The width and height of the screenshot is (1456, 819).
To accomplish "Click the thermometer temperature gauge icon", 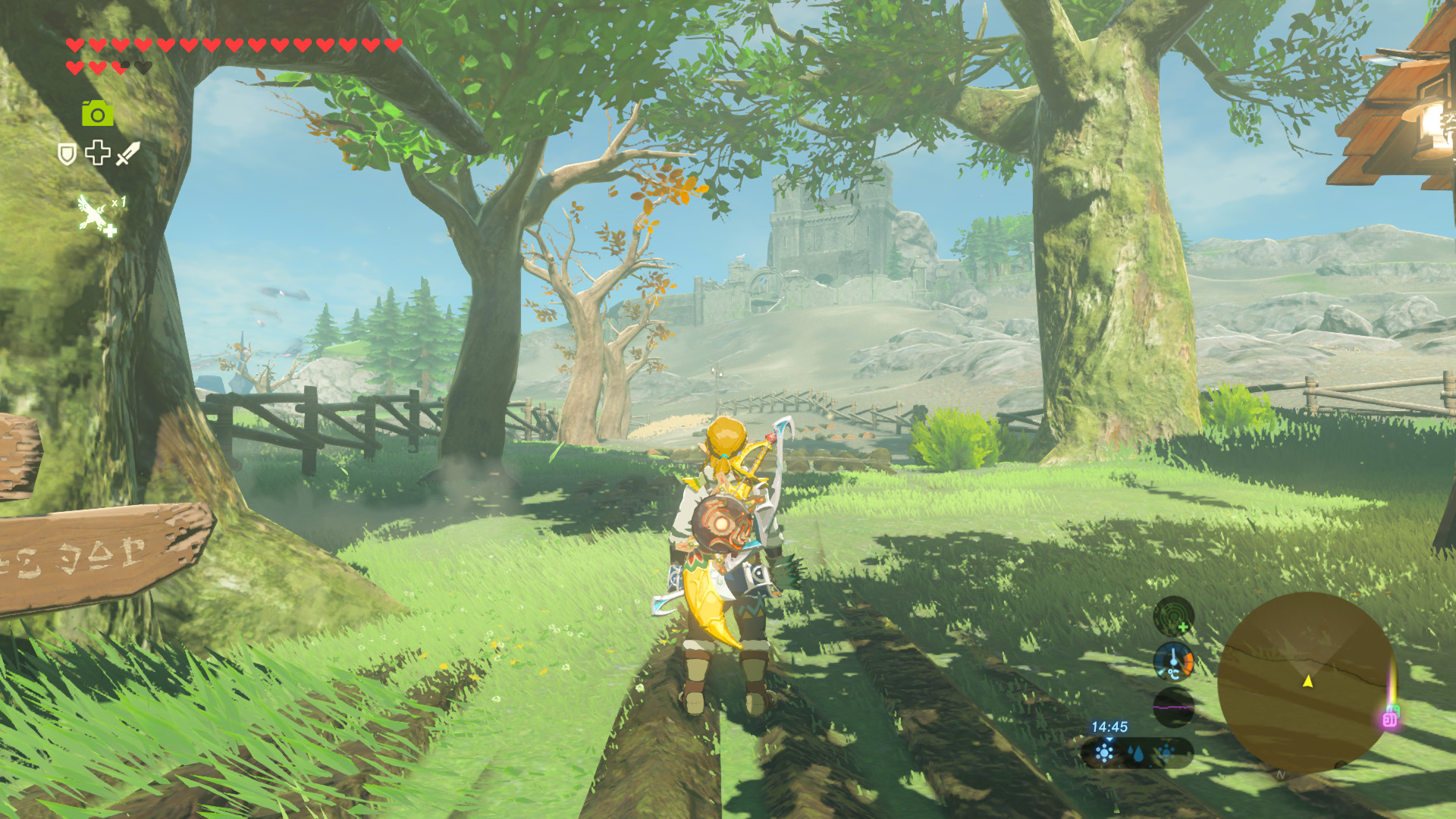I will click(1173, 661).
